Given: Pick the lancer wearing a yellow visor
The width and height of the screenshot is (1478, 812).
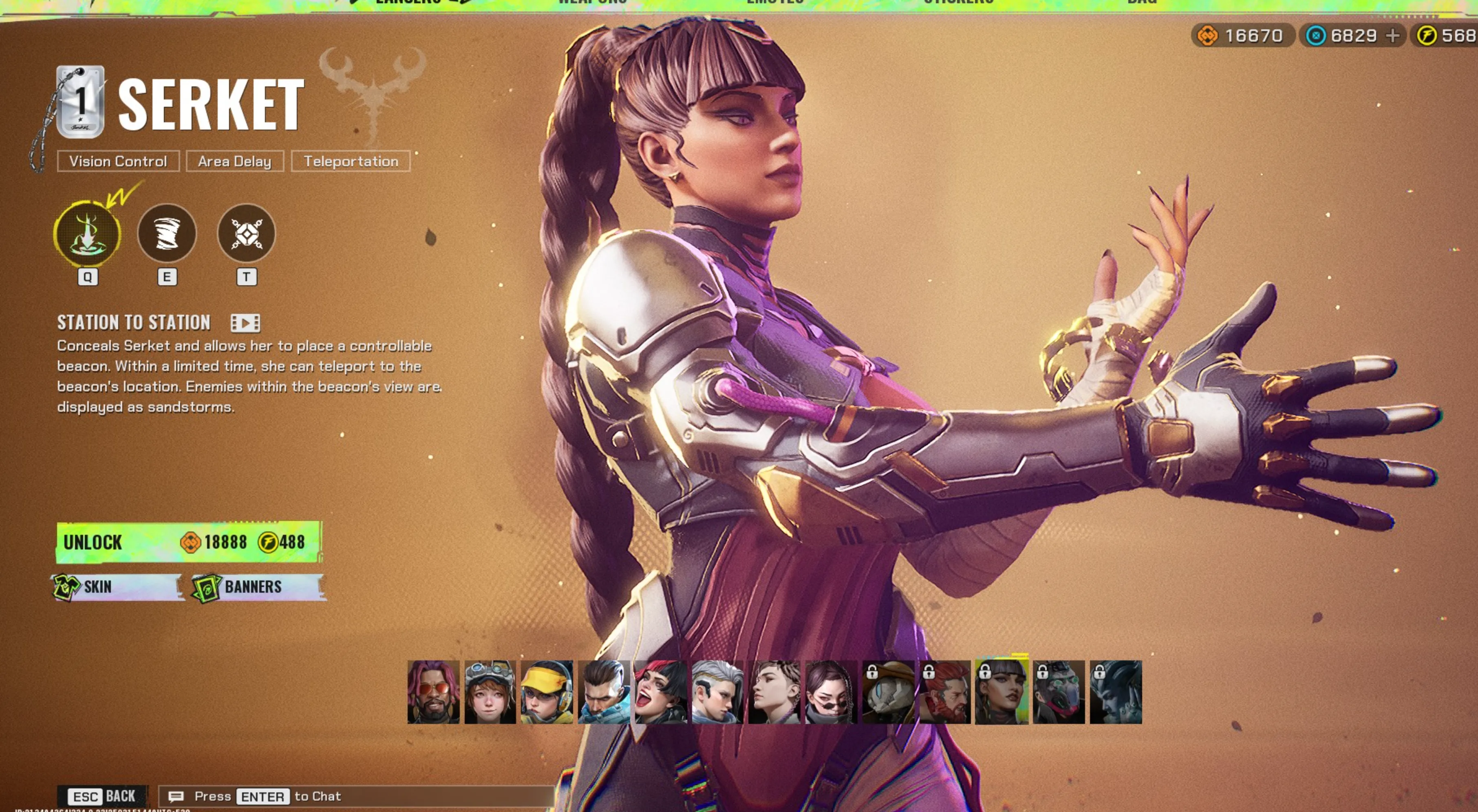Looking at the screenshot, I should click(547, 692).
